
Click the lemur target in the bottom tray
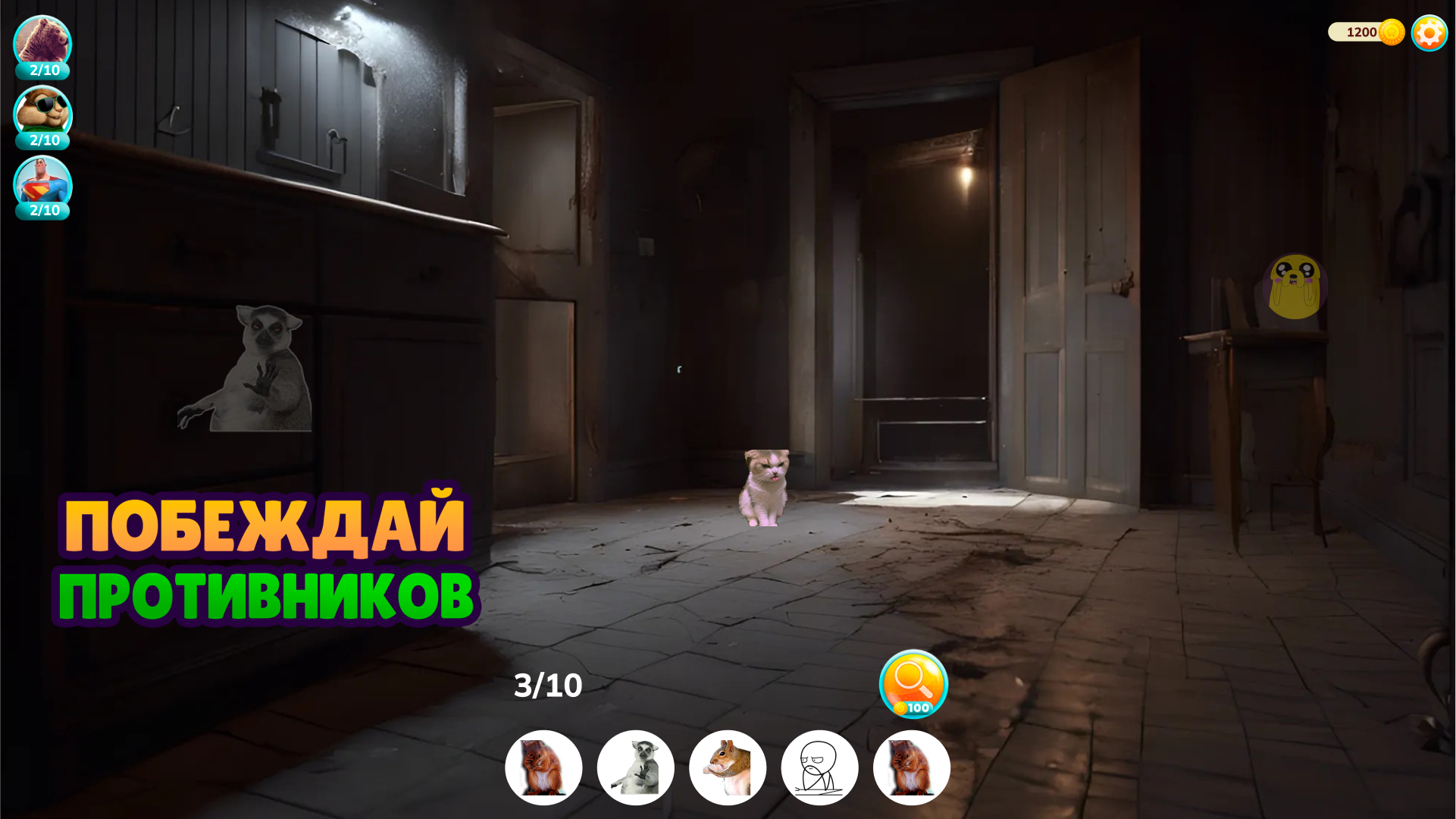click(x=635, y=767)
